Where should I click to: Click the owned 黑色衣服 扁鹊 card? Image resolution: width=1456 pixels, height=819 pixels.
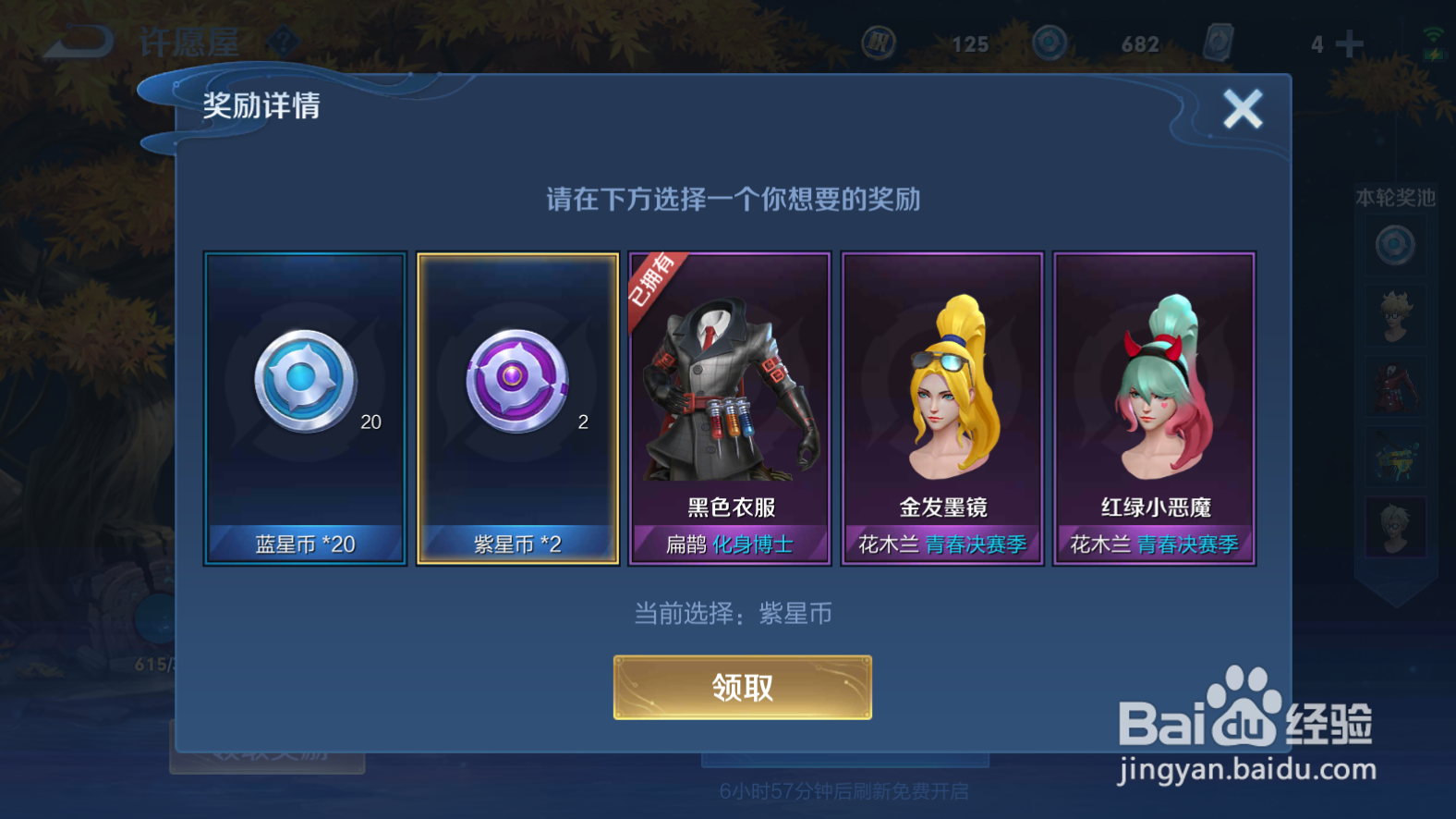click(730, 407)
